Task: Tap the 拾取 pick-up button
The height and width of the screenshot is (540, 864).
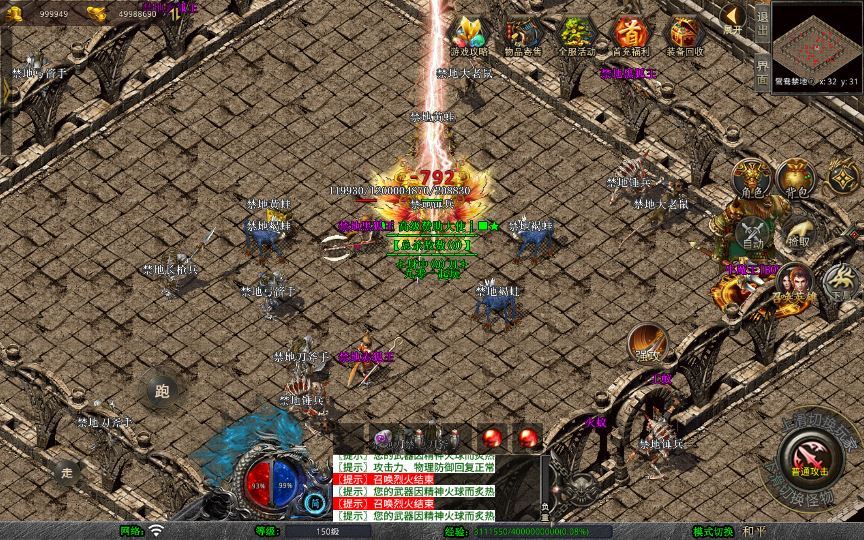Action: tap(797, 234)
